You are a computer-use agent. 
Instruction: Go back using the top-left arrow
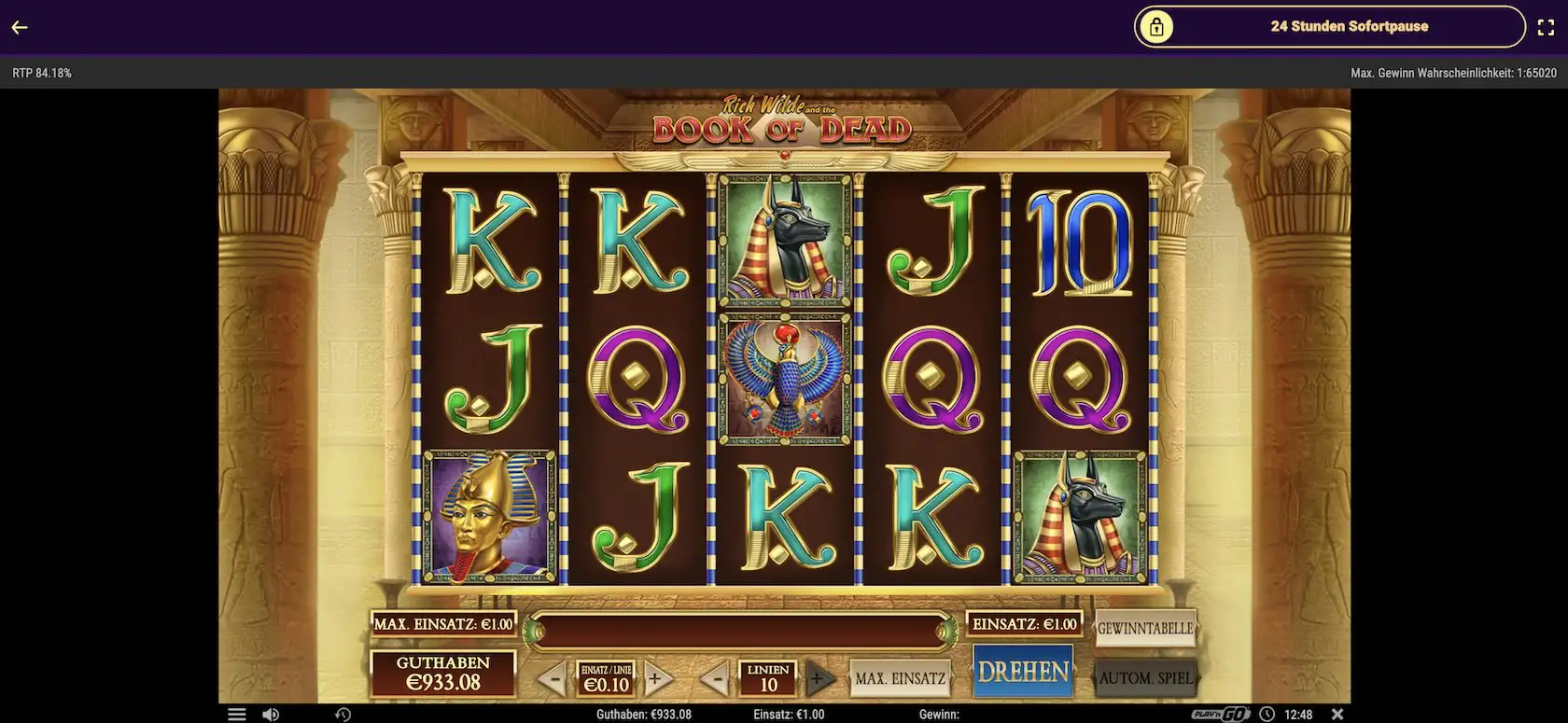20,27
